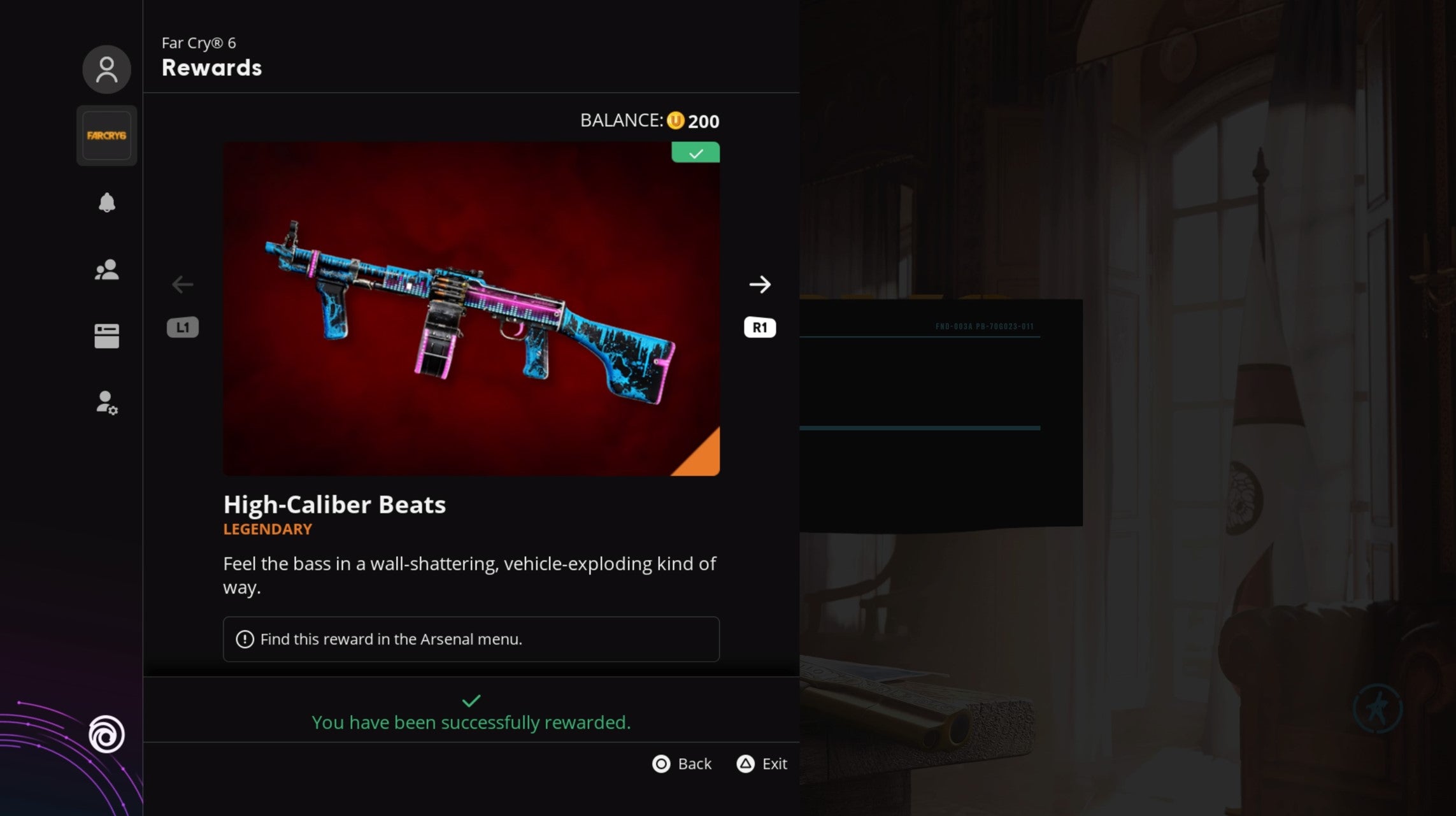
Task: Click the circle button icon next to Back
Action: (661, 764)
